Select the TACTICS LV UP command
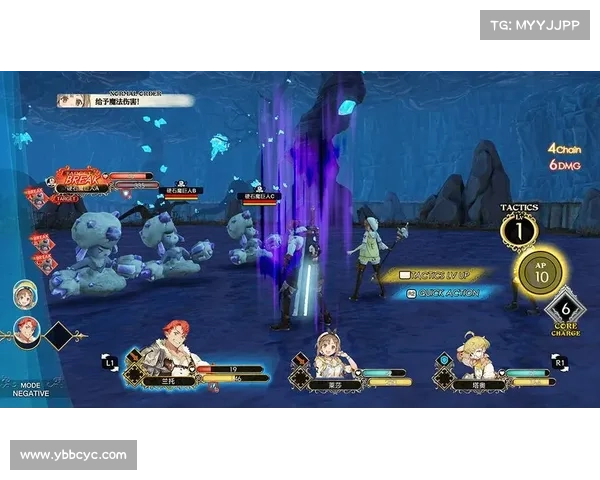Screen dimensions: 600x480 [442, 274]
